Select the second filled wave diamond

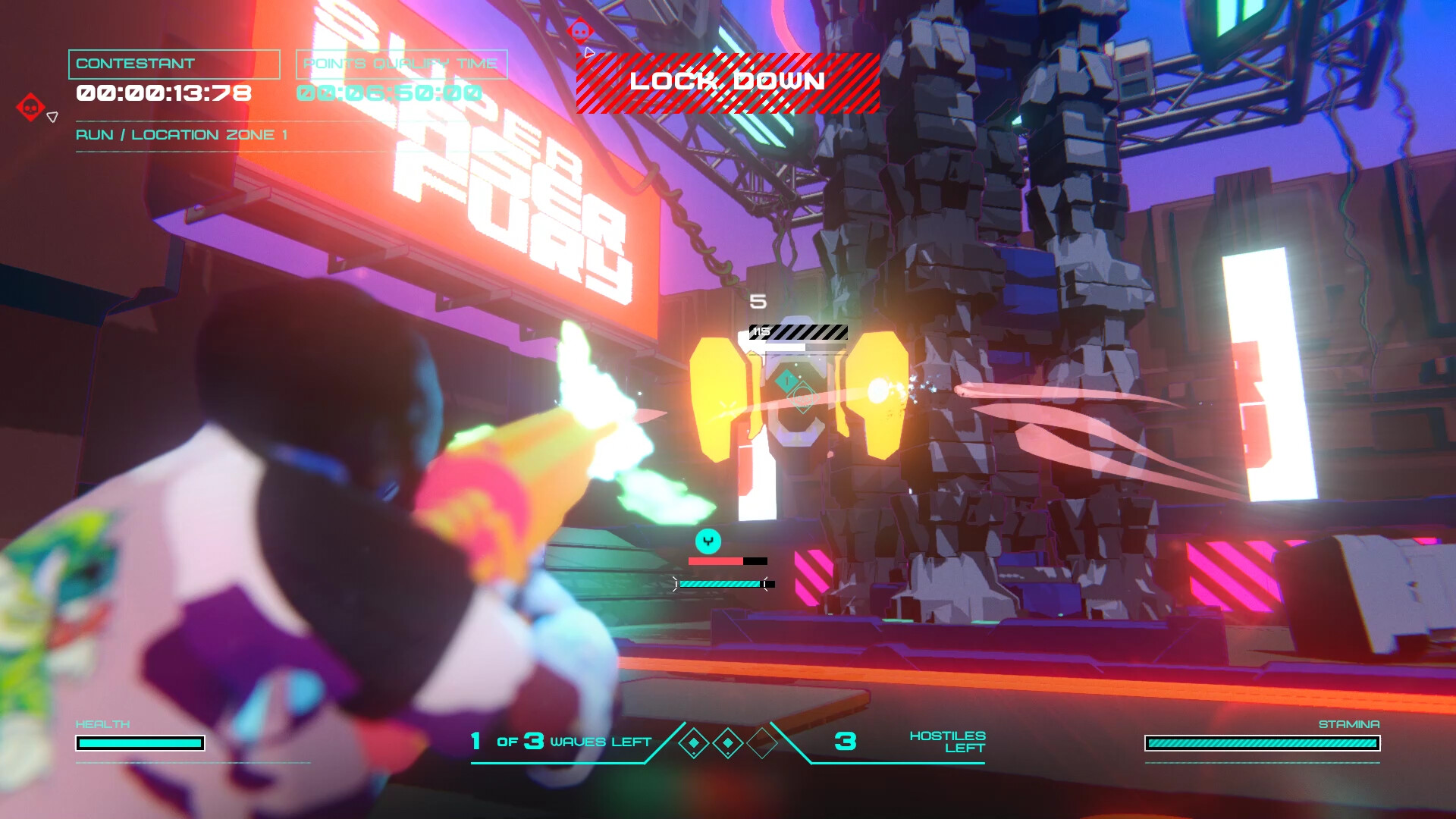tap(728, 744)
